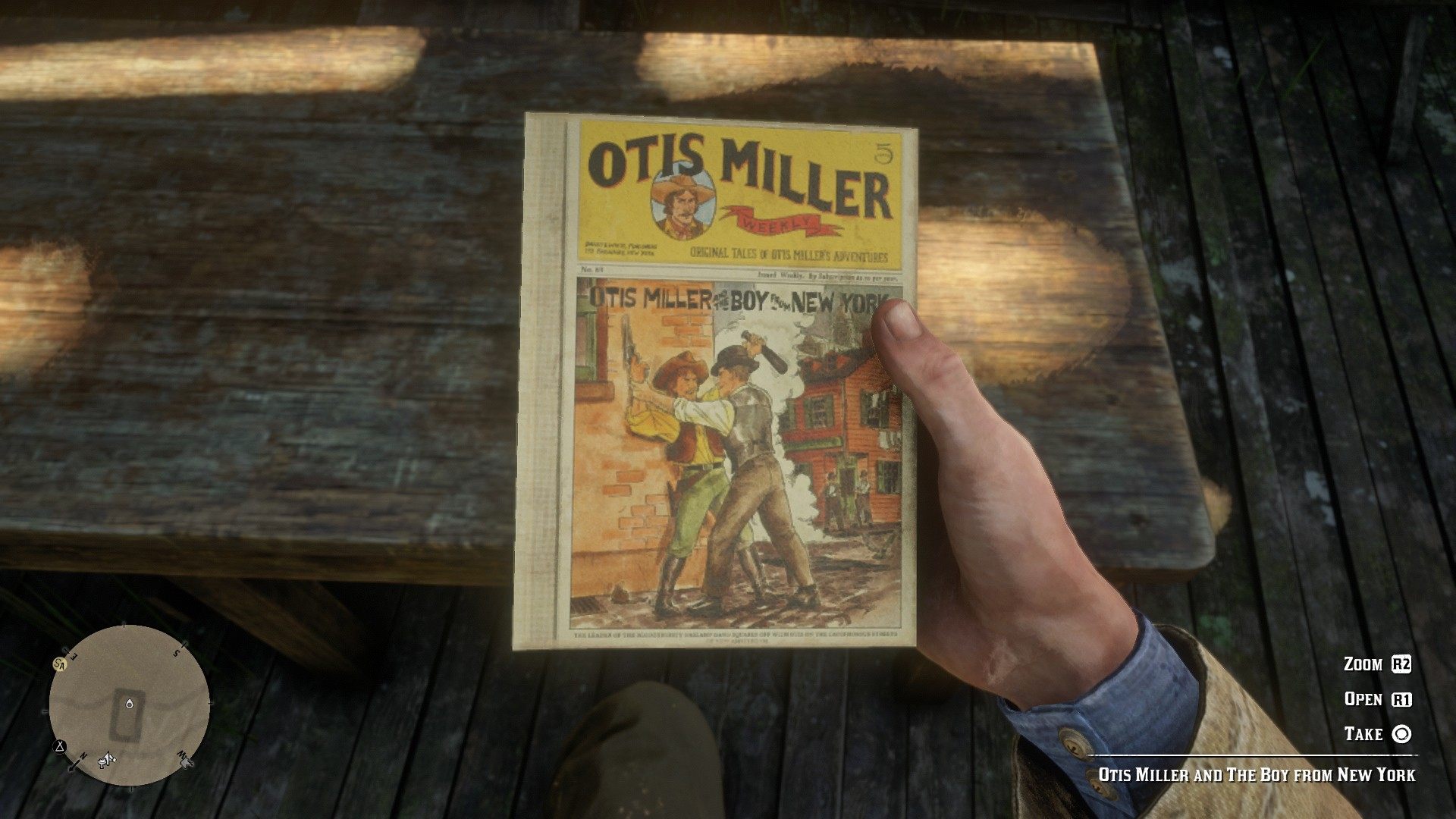
Task: Click the 'Weekly' banner on the magazine cover
Action: click(x=775, y=222)
